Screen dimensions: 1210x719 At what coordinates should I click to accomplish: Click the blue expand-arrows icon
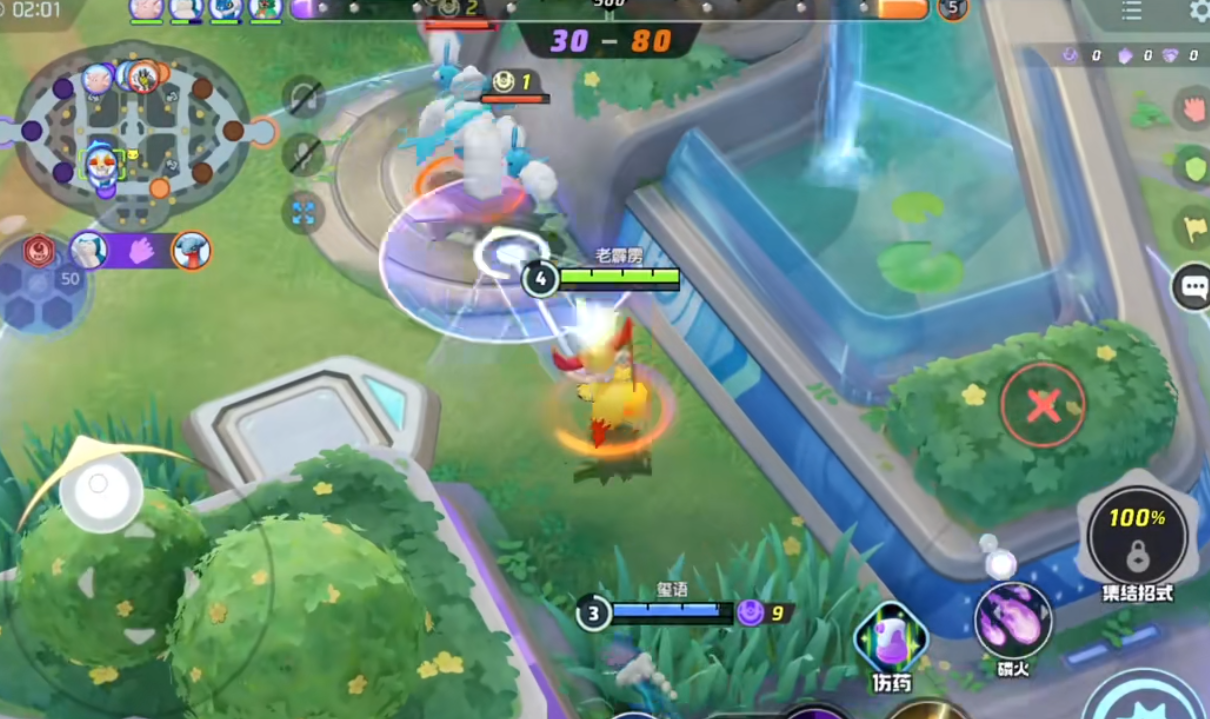point(302,212)
